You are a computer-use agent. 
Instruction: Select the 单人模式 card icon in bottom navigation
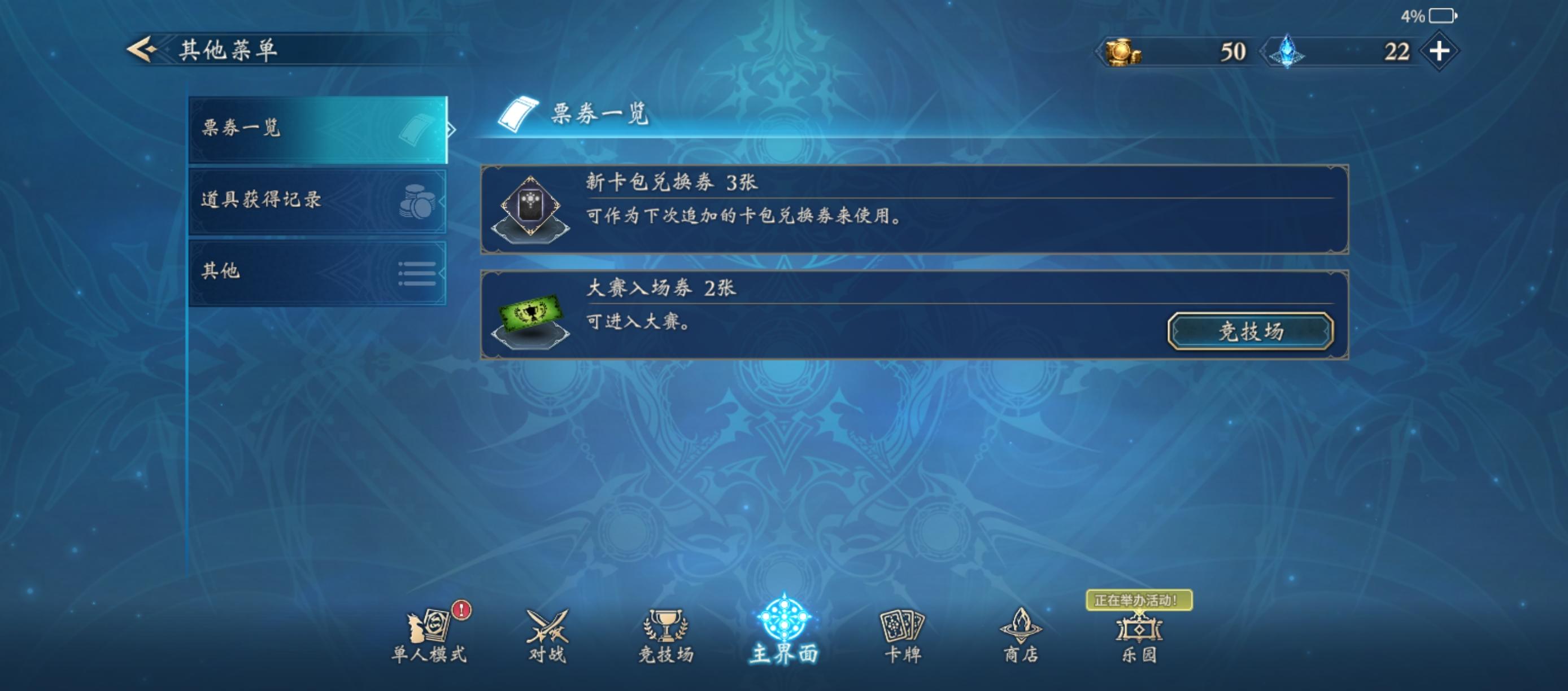[433, 627]
